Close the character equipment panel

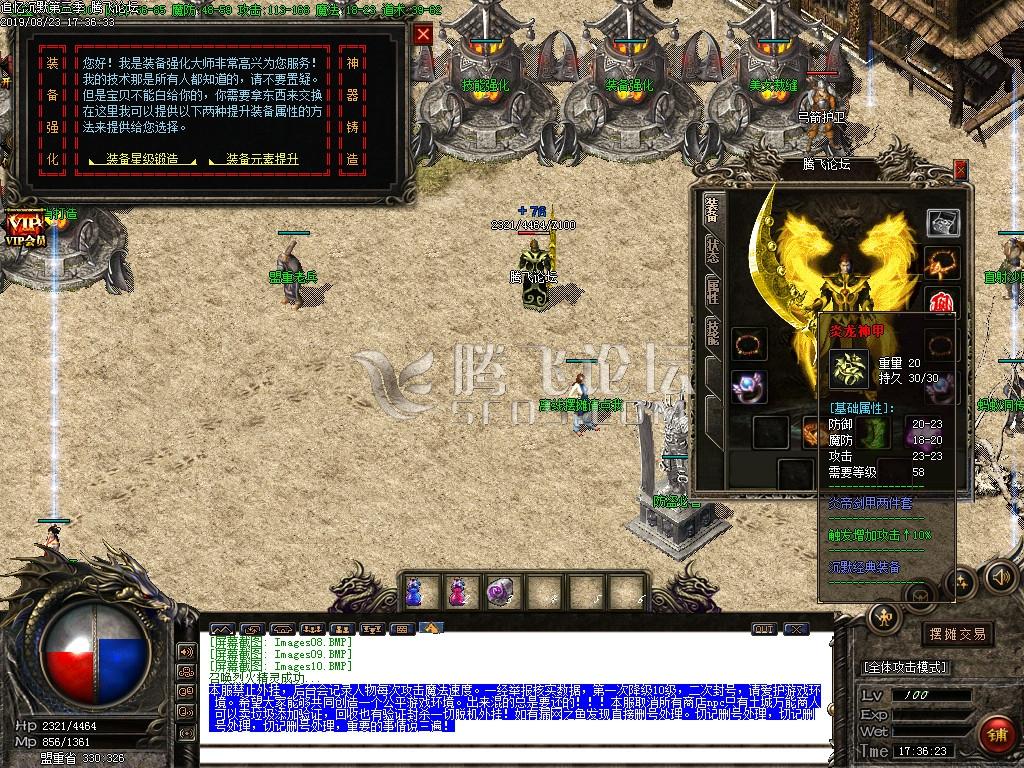pos(961,170)
